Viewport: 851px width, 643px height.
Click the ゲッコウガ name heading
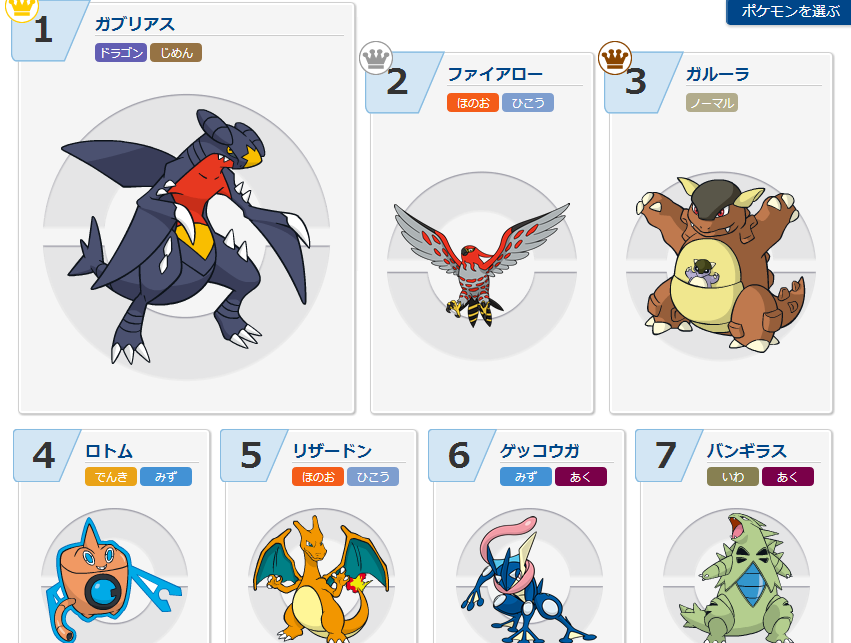click(x=540, y=450)
